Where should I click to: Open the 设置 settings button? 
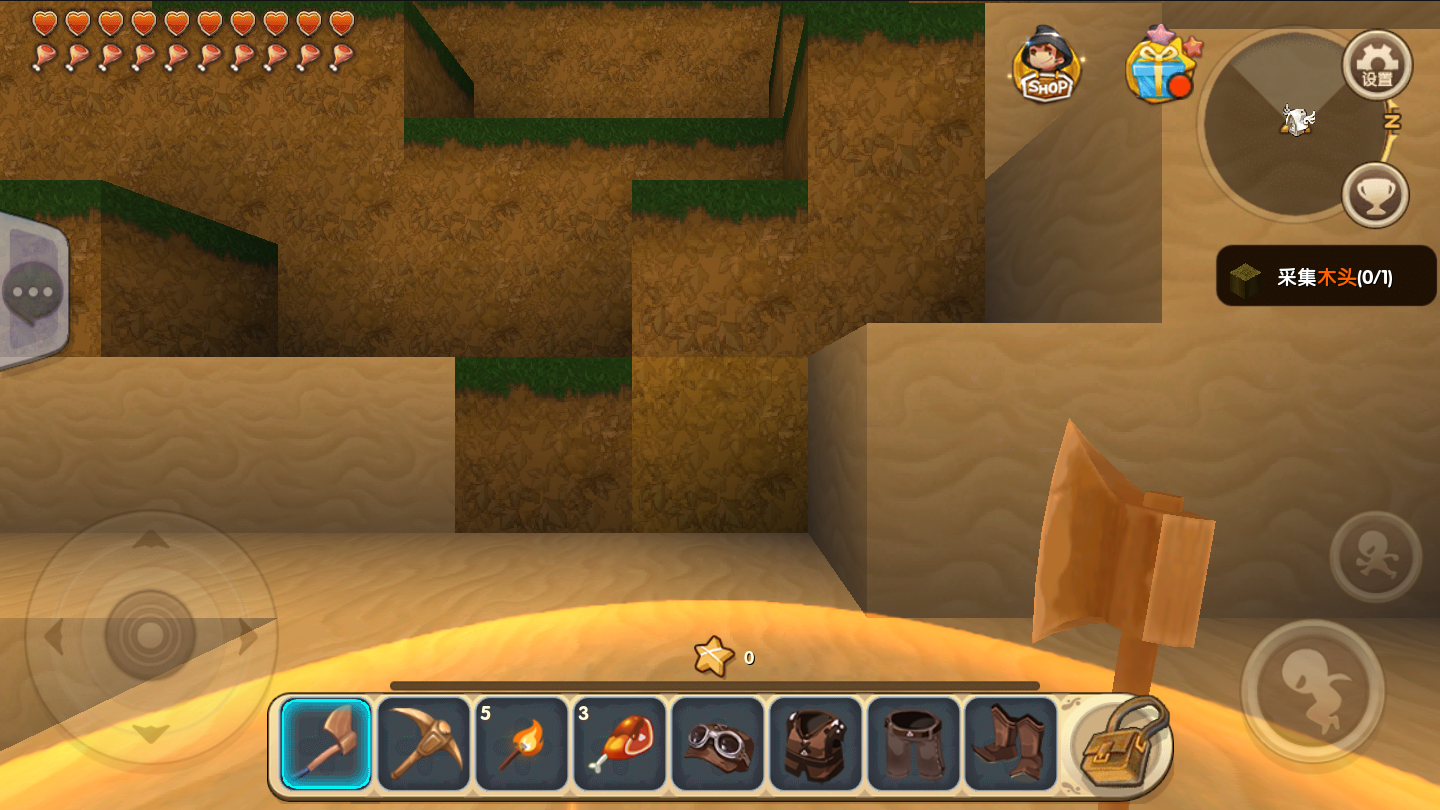coord(1377,66)
